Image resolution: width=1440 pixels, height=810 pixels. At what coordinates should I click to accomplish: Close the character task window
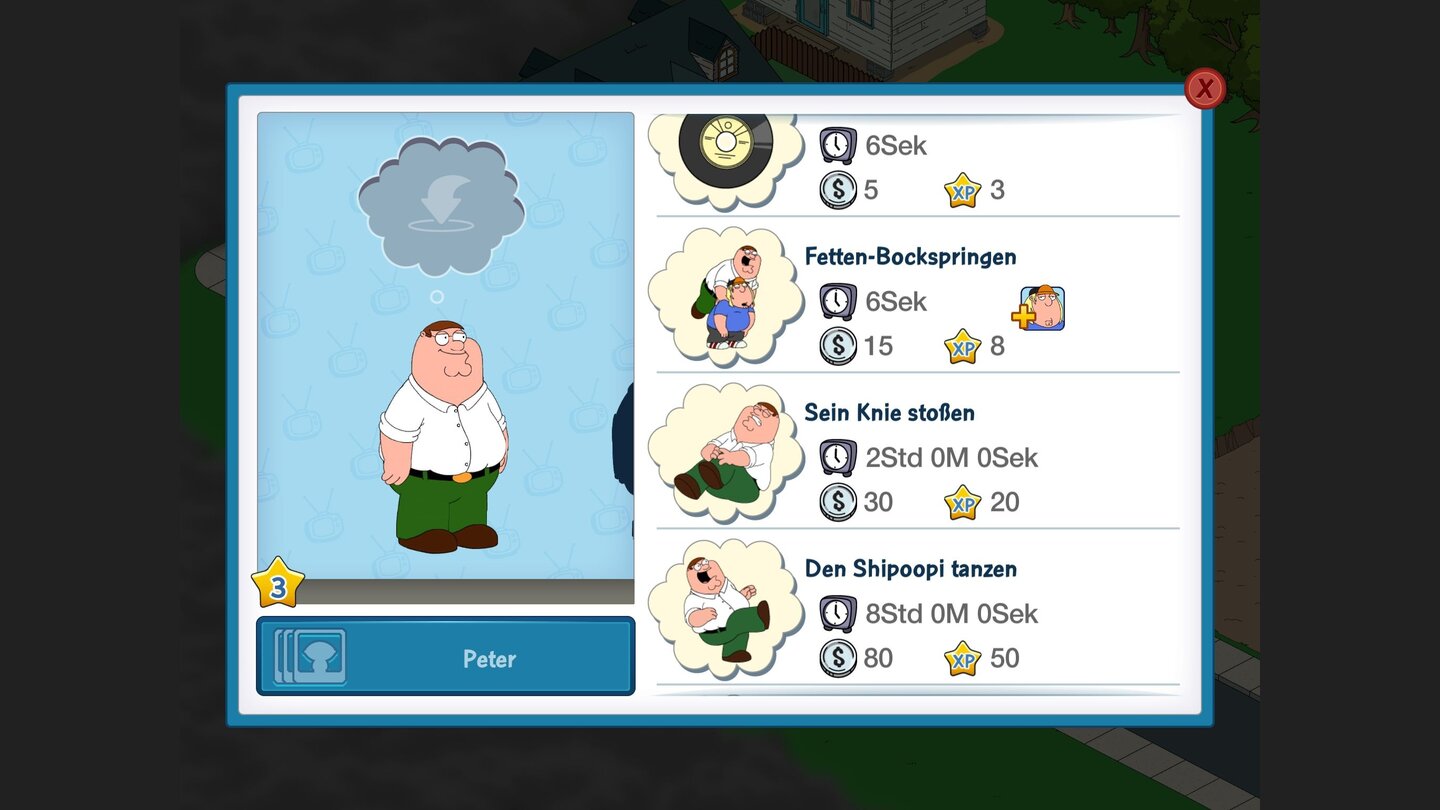point(1205,88)
